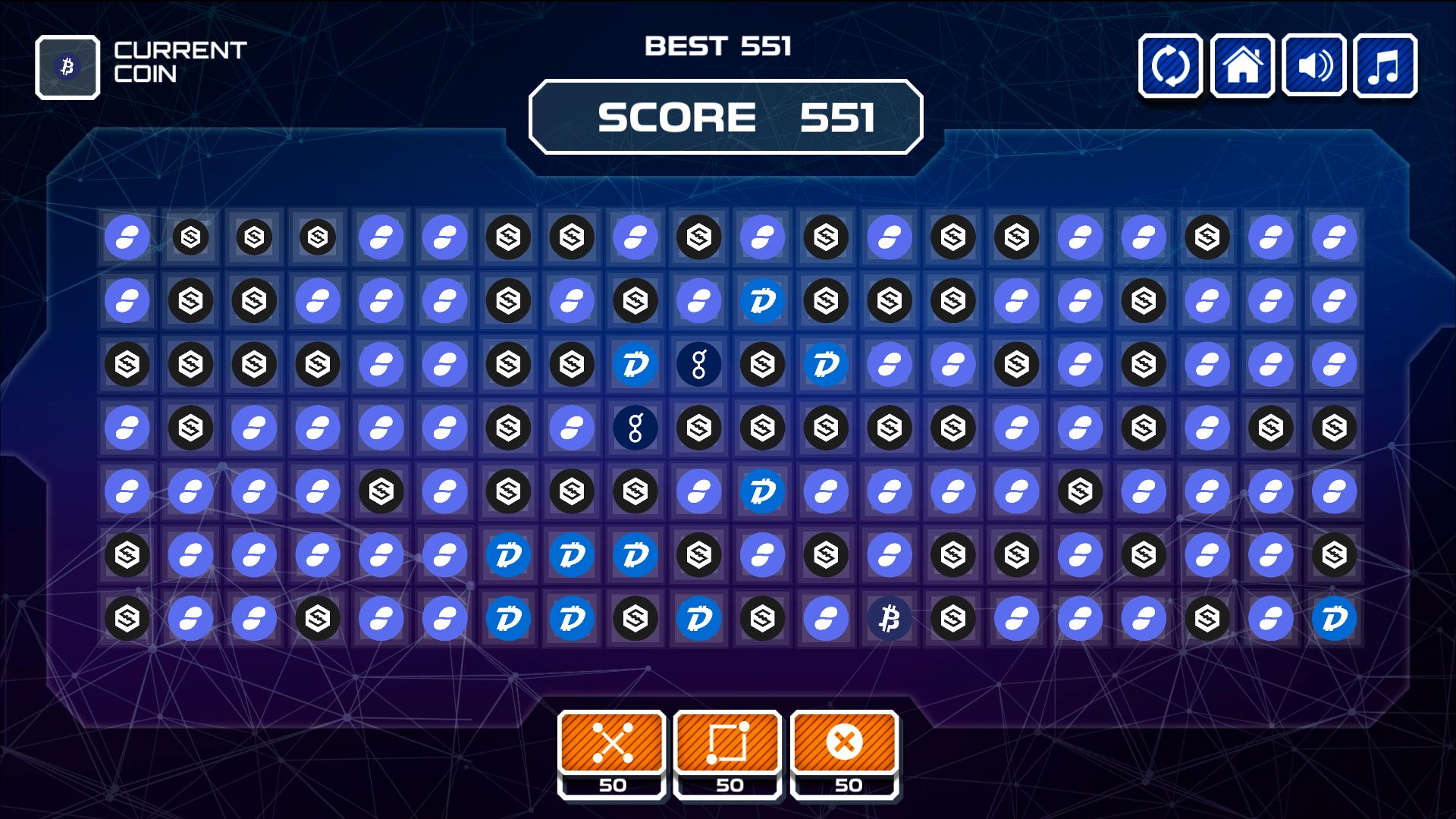1456x819 pixels.
Task: Select the Bitcoin coin in the bottom row
Action: point(890,619)
